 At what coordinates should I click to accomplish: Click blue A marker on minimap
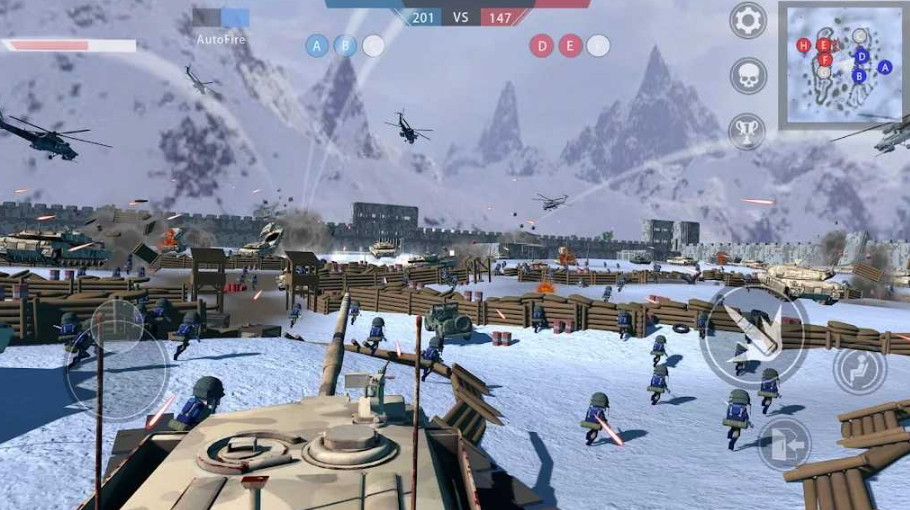click(x=884, y=67)
